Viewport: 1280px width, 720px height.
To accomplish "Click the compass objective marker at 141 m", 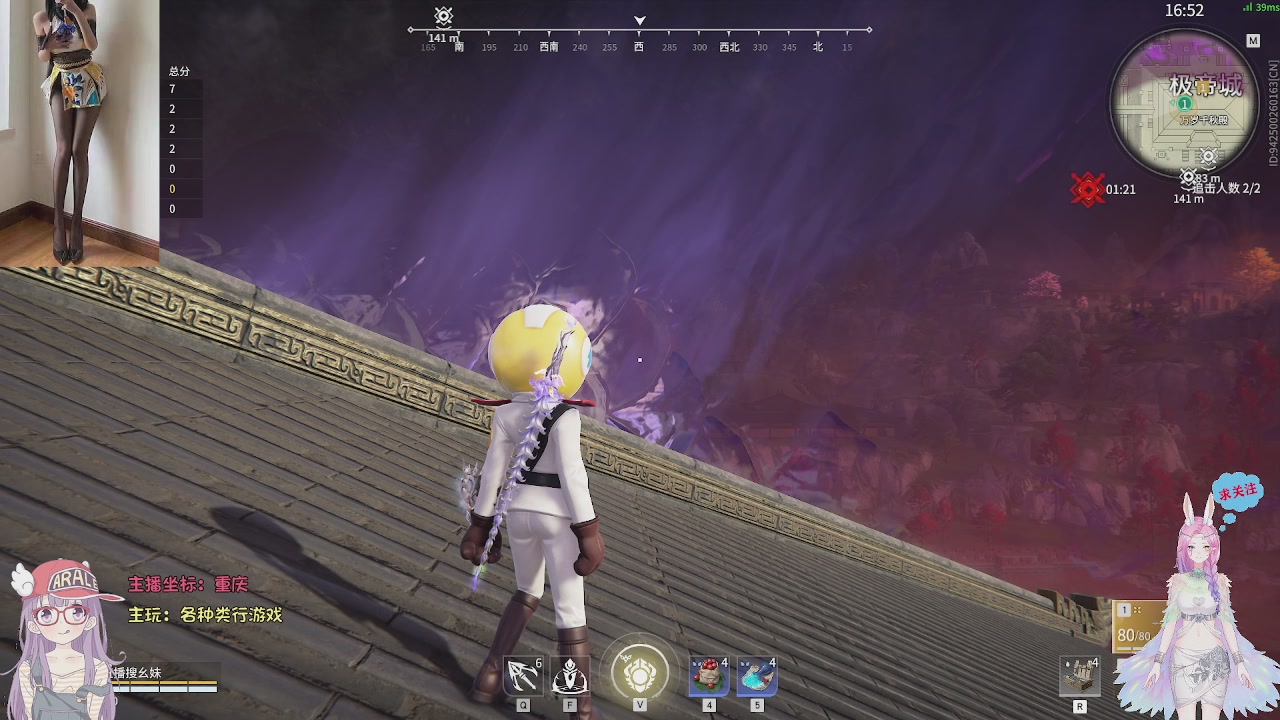I will (444, 17).
